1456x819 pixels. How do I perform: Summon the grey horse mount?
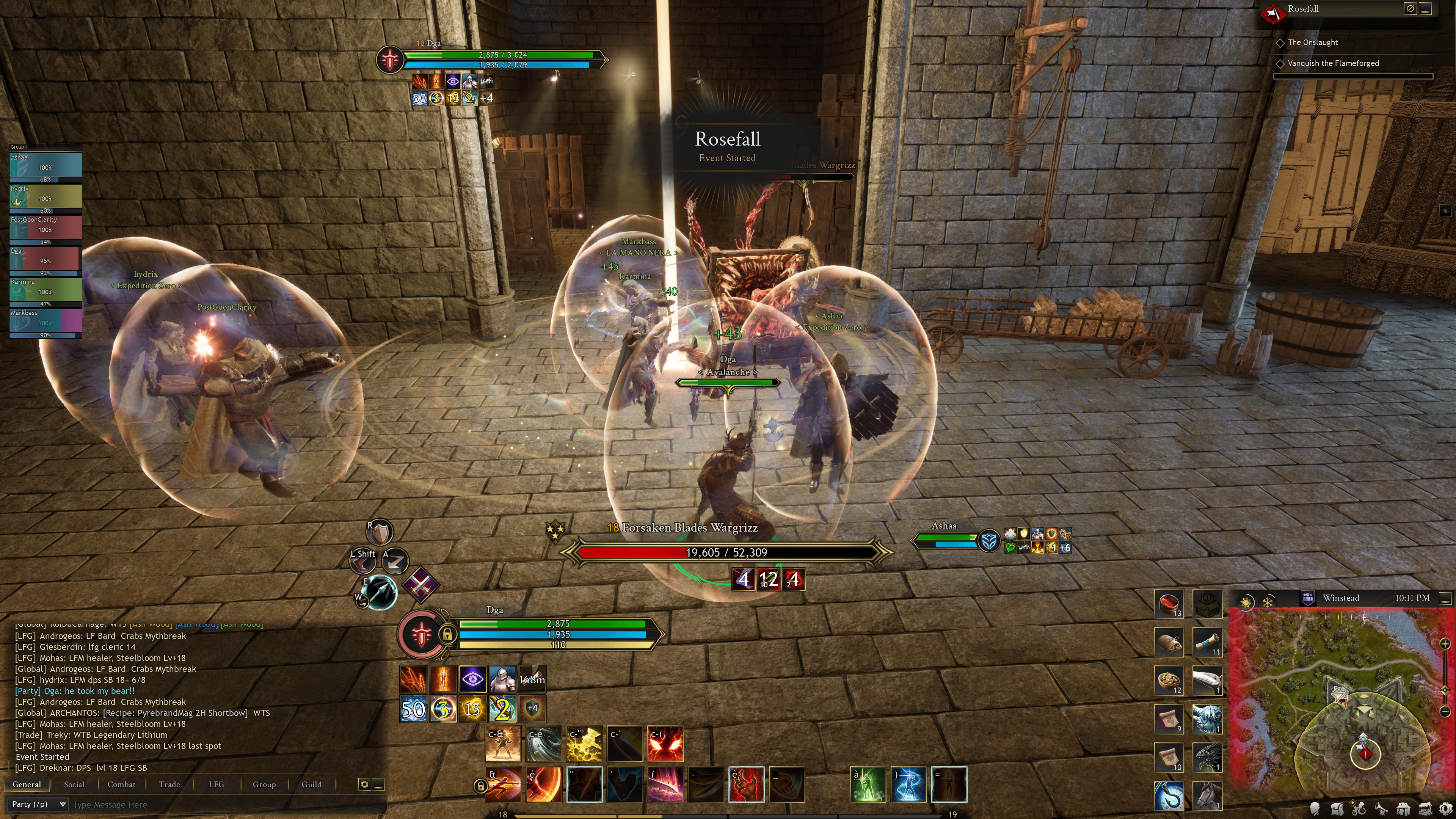coord(1207,795)
